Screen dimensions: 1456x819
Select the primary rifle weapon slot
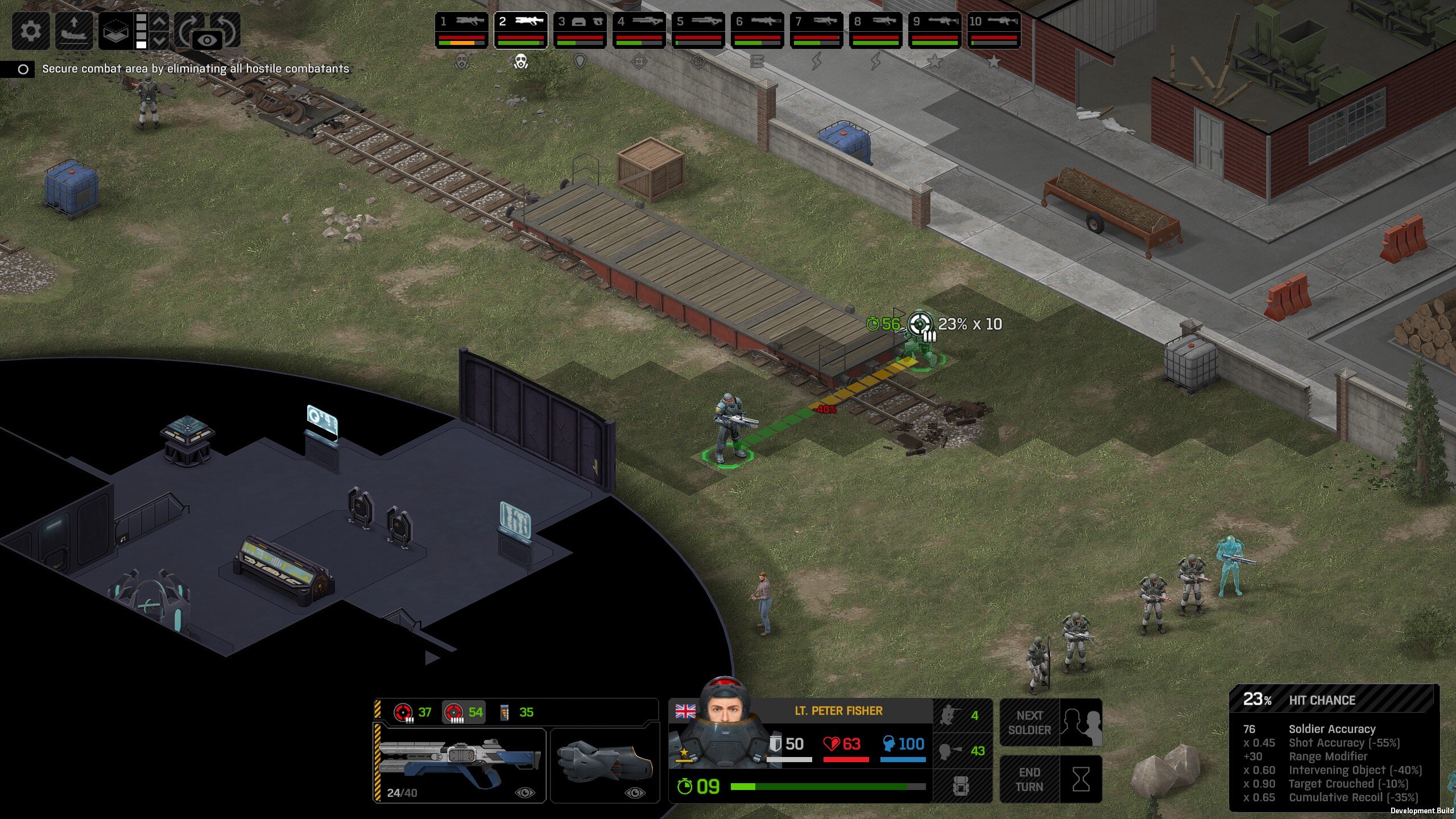[460, 764]
